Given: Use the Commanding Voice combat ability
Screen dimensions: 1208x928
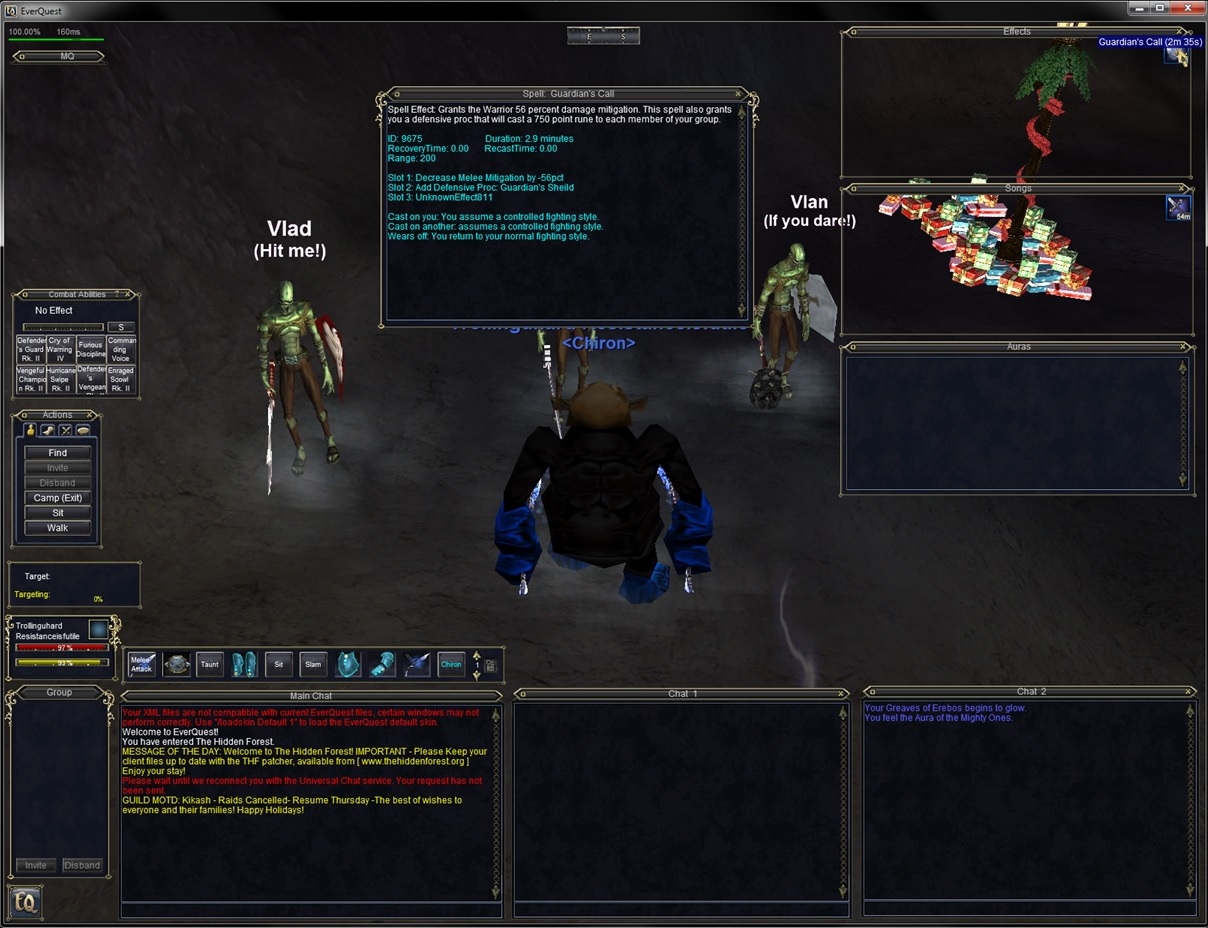Looking at the screenshot, I should 121,350.
